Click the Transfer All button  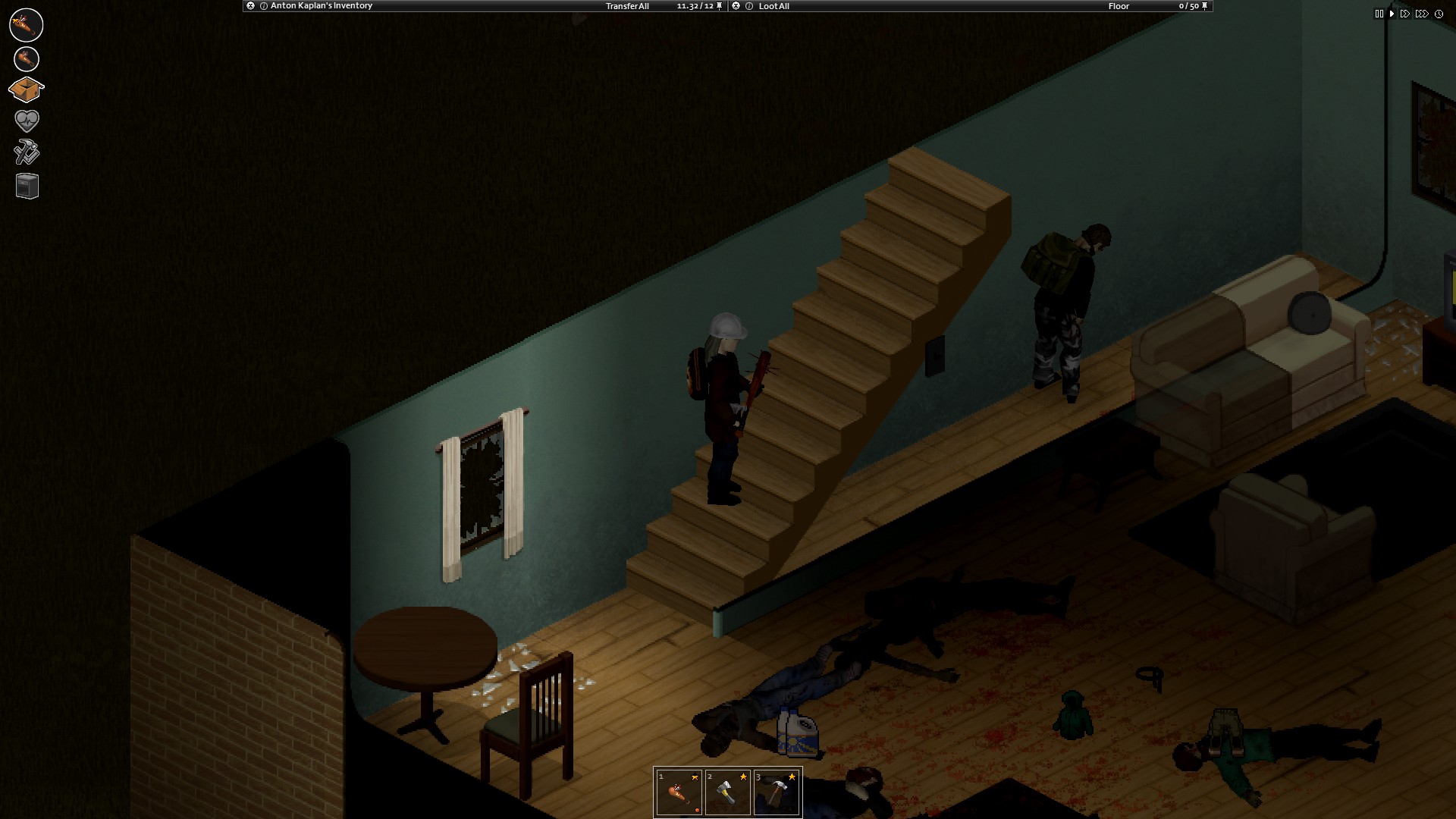pyautogui.click(x=628, y=5)
